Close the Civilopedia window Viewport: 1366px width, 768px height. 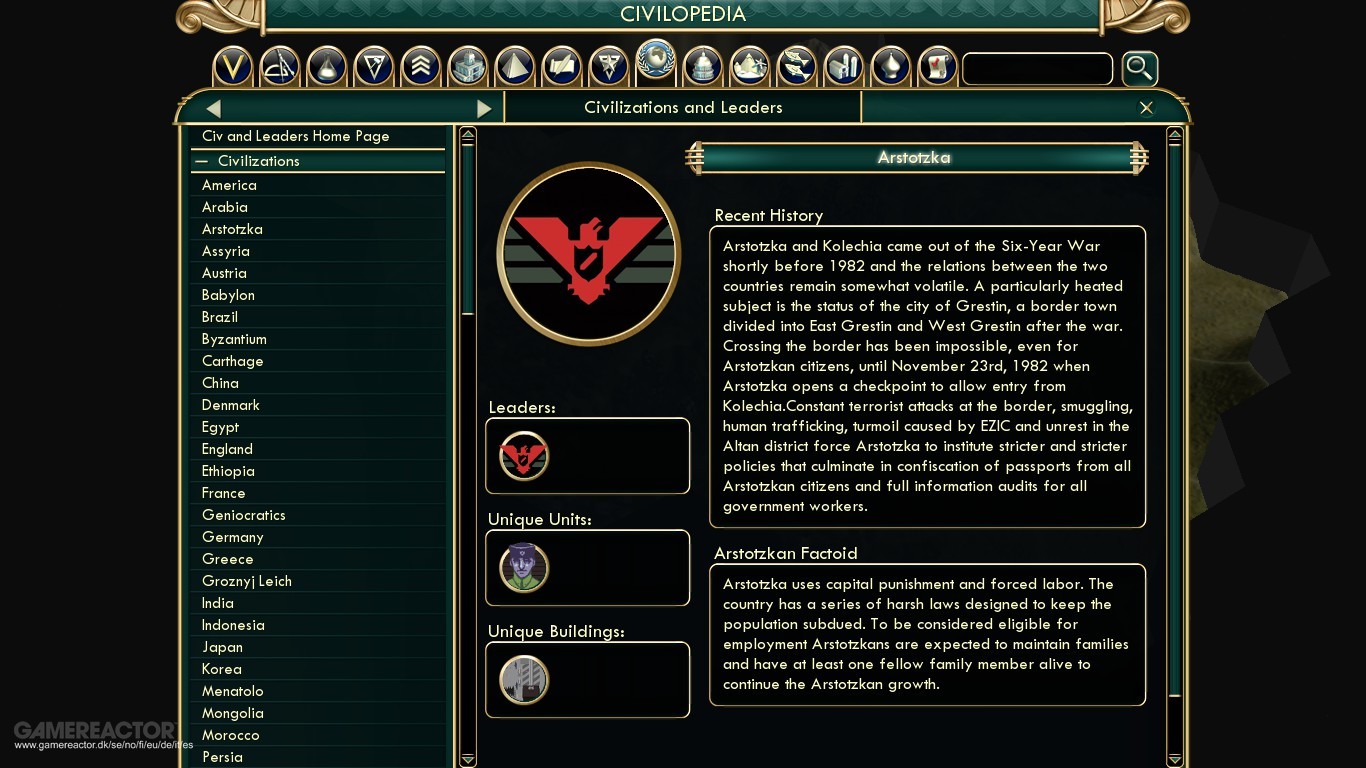(x=1146, y=108)
